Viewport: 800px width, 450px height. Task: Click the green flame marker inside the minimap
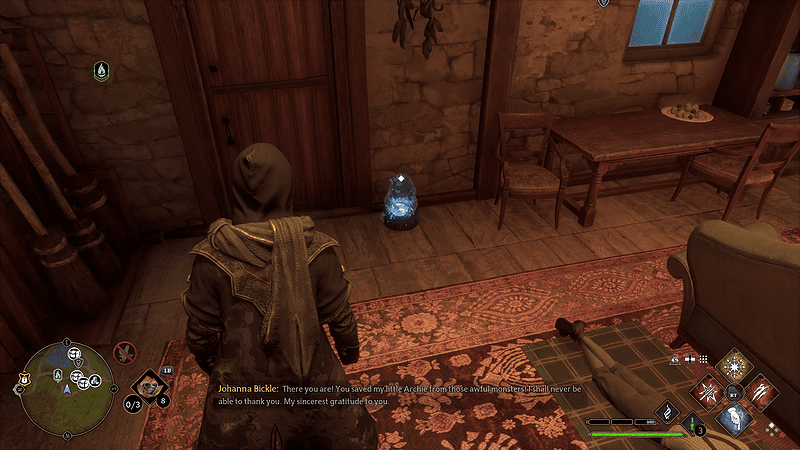(57, 375)
